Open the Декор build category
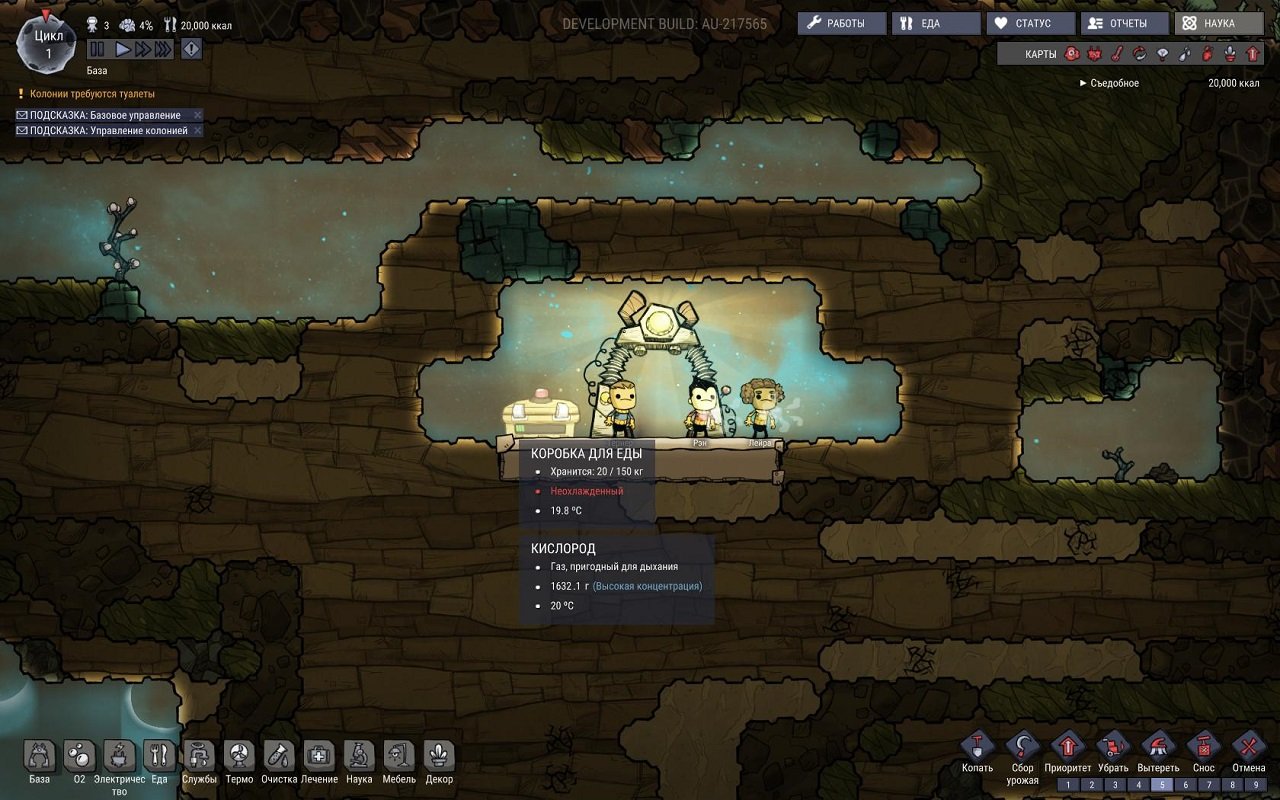Screen dimensions: 1280x800 coord(438,755)
